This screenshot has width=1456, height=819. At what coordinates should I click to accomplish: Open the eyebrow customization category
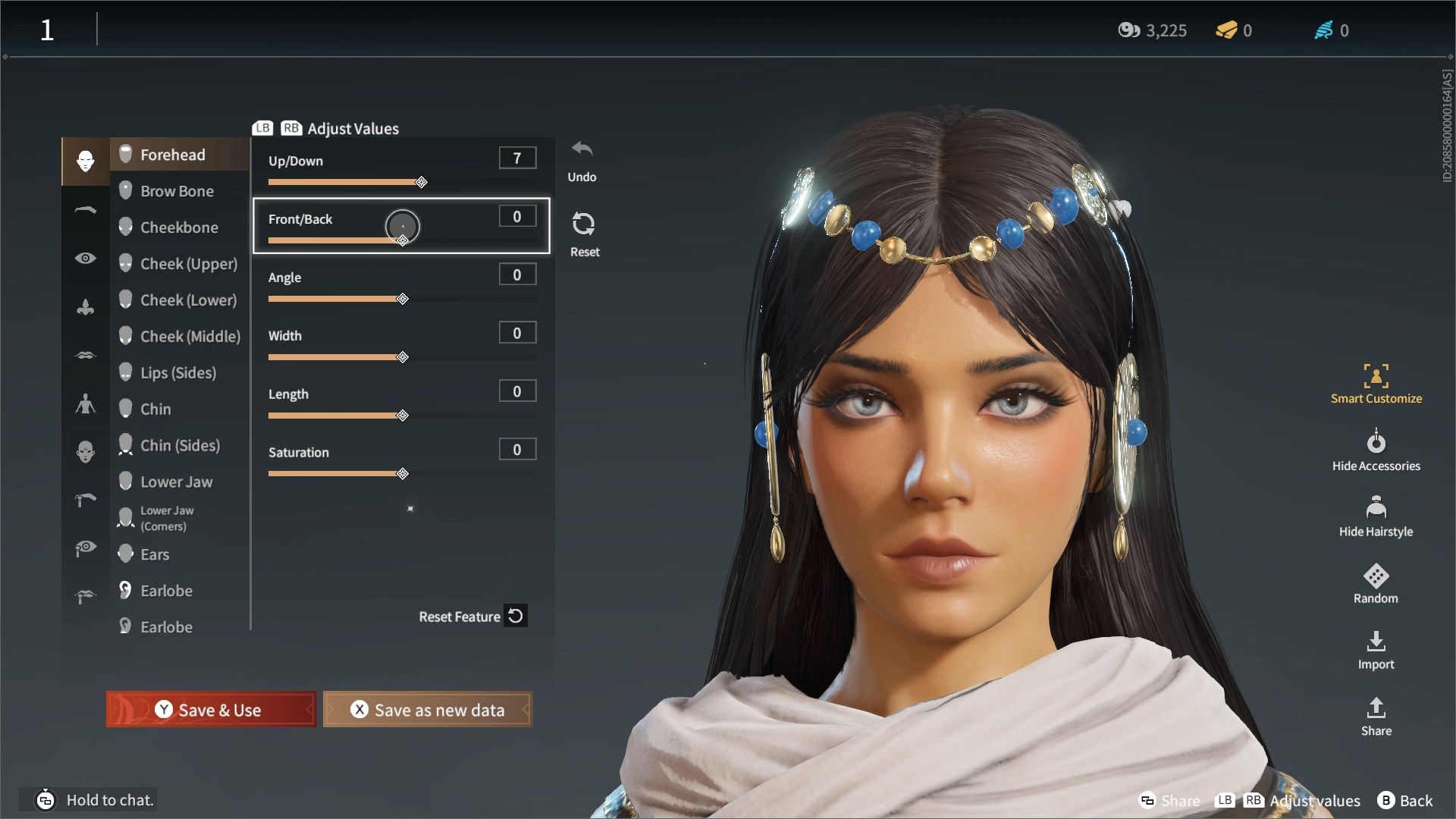click(x=85, y=210)
